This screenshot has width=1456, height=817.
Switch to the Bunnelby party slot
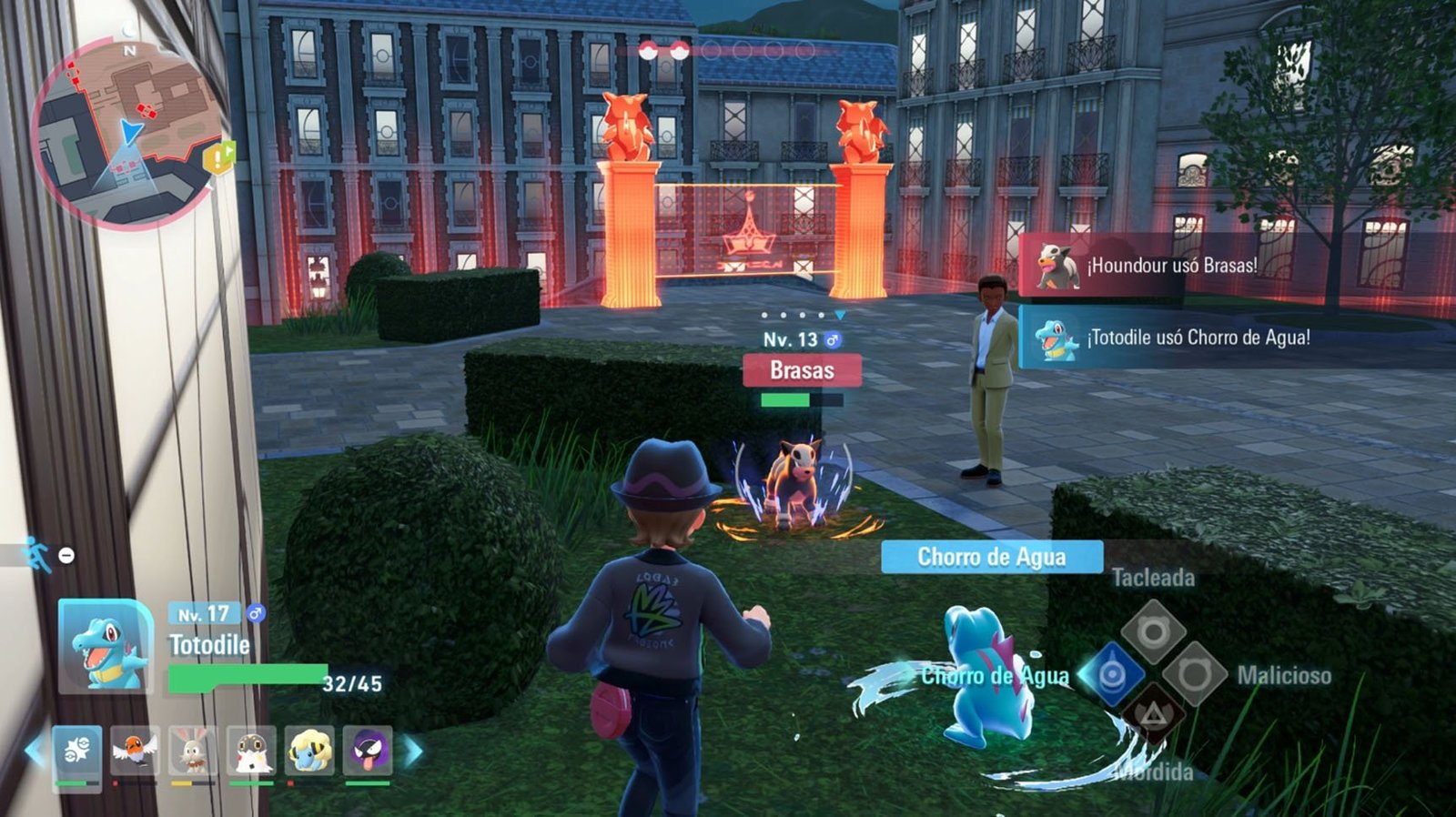193,751
